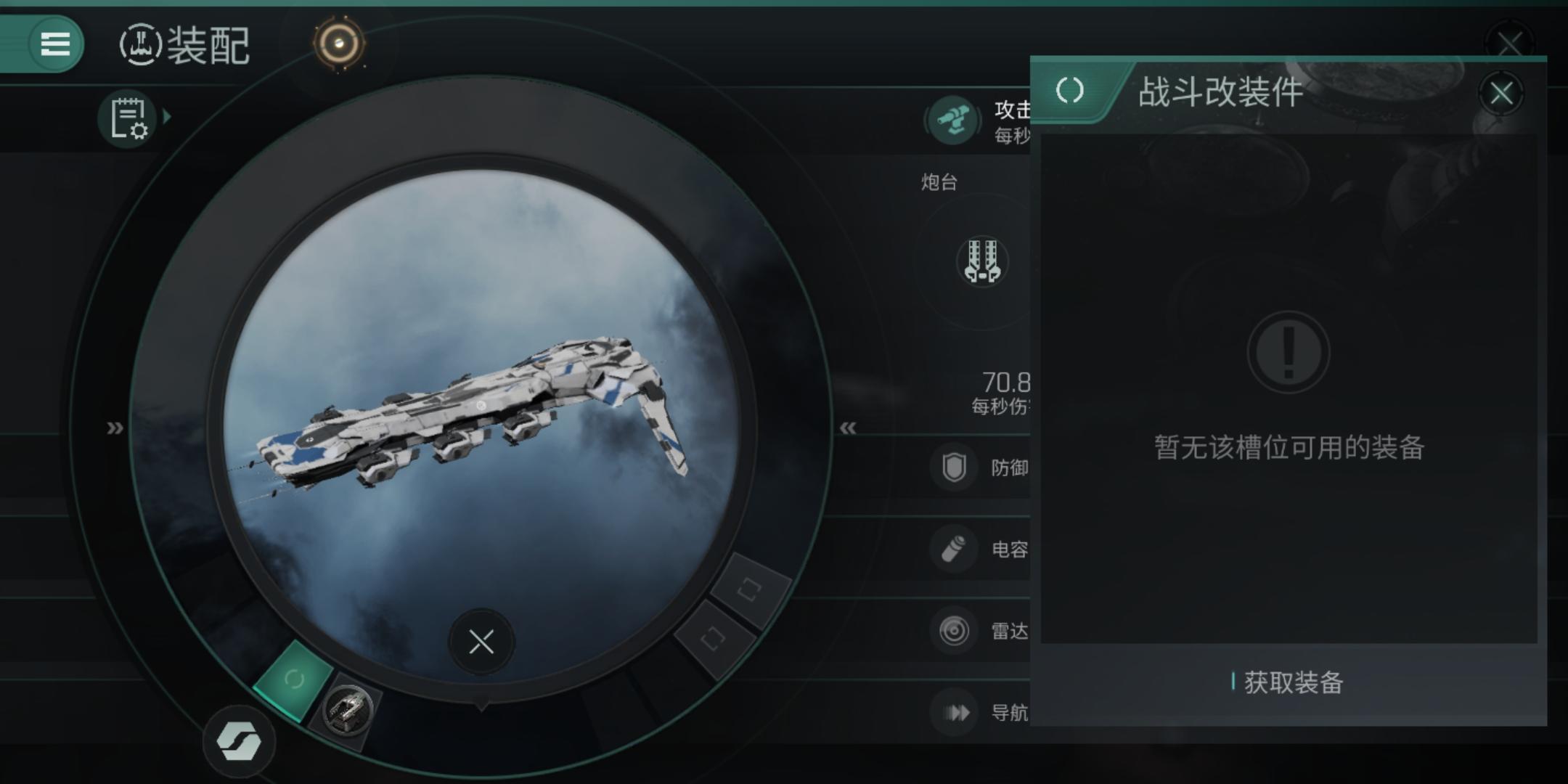Screen dimensions: 1568x784
Task: Open the 雷达 radar stats section
Action: (980, 631)
